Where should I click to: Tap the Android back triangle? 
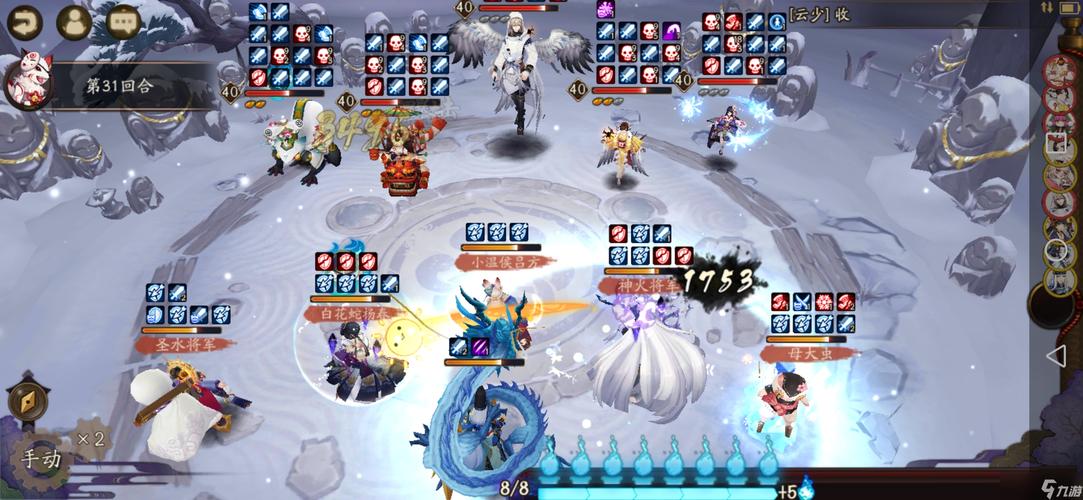[1056, 355]
